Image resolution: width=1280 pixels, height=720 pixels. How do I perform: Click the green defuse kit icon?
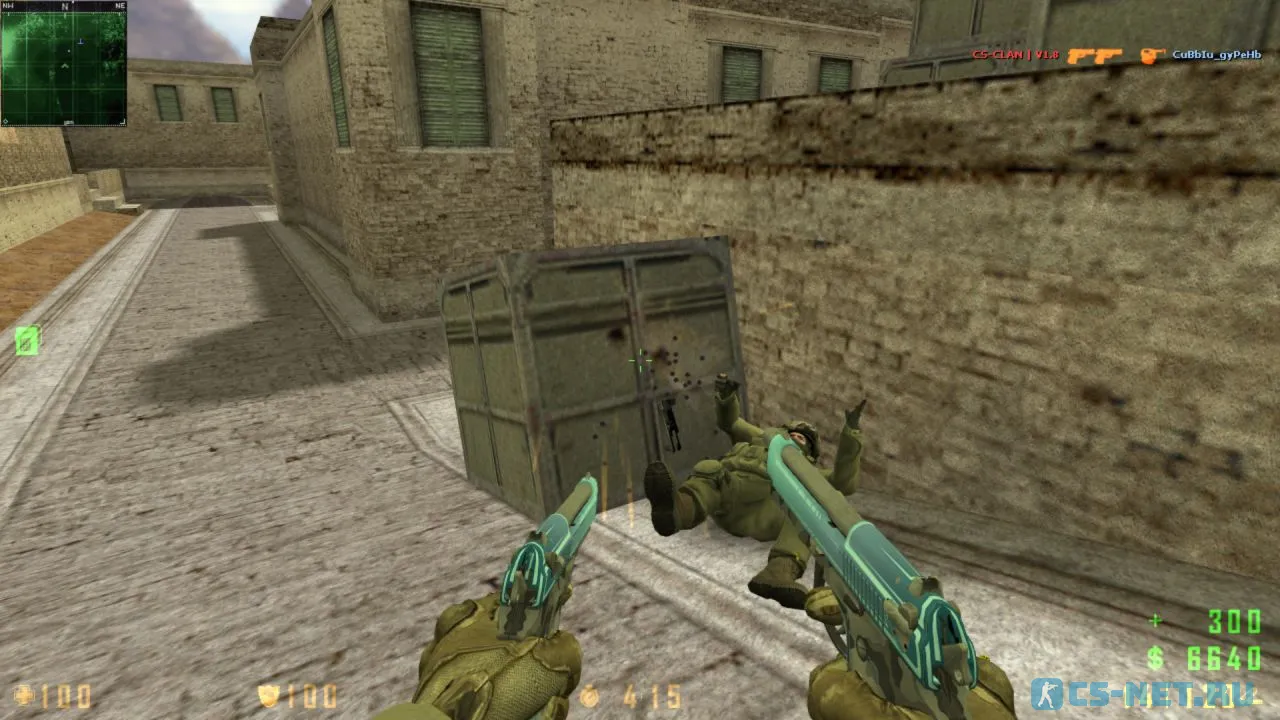coord(27,342)
